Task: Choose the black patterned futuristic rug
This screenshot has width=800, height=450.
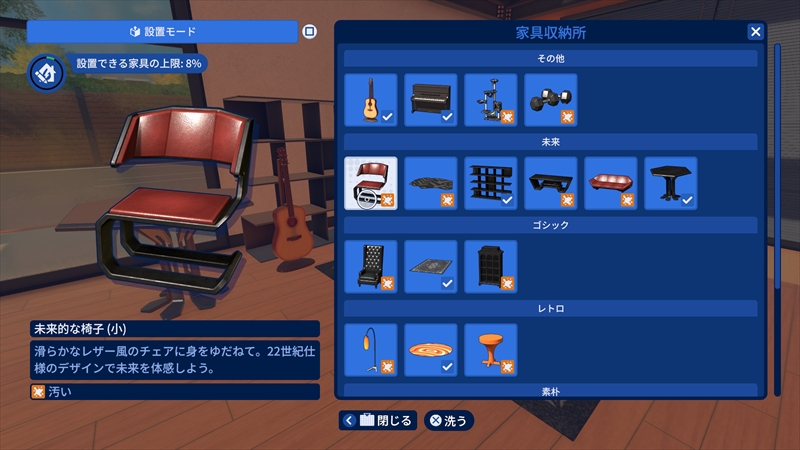Action: coord(431,183)
